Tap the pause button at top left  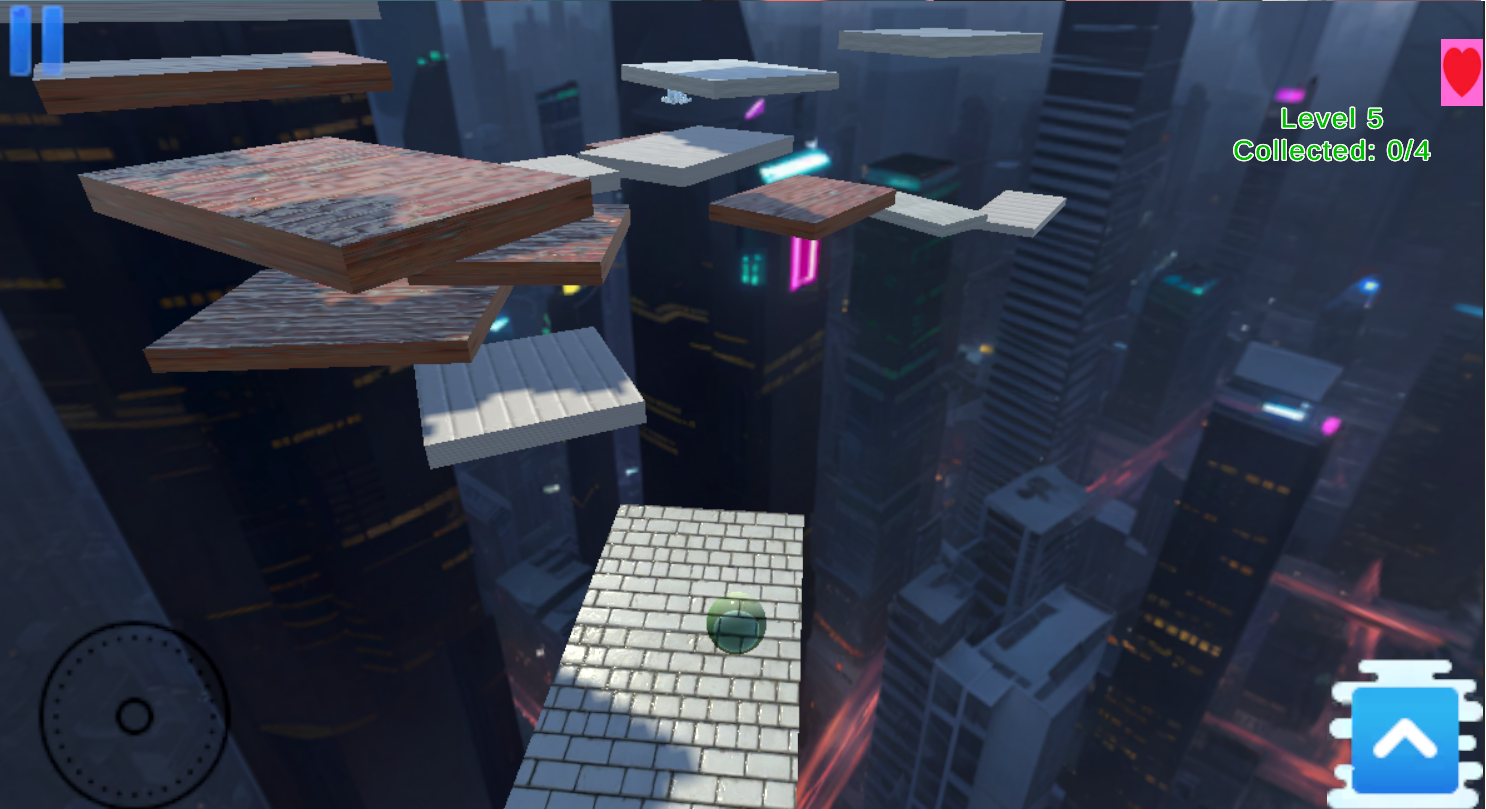tap(34, 43)
